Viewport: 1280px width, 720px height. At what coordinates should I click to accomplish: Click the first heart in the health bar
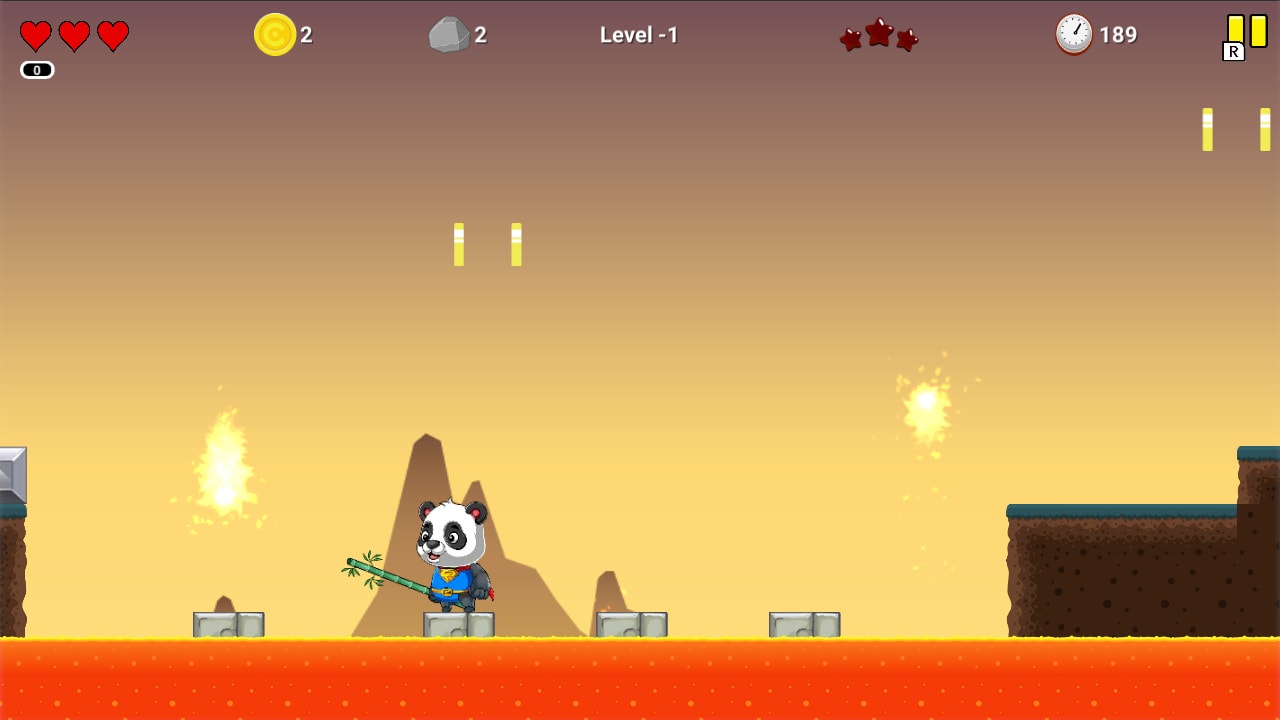click(x=34, y=34)
